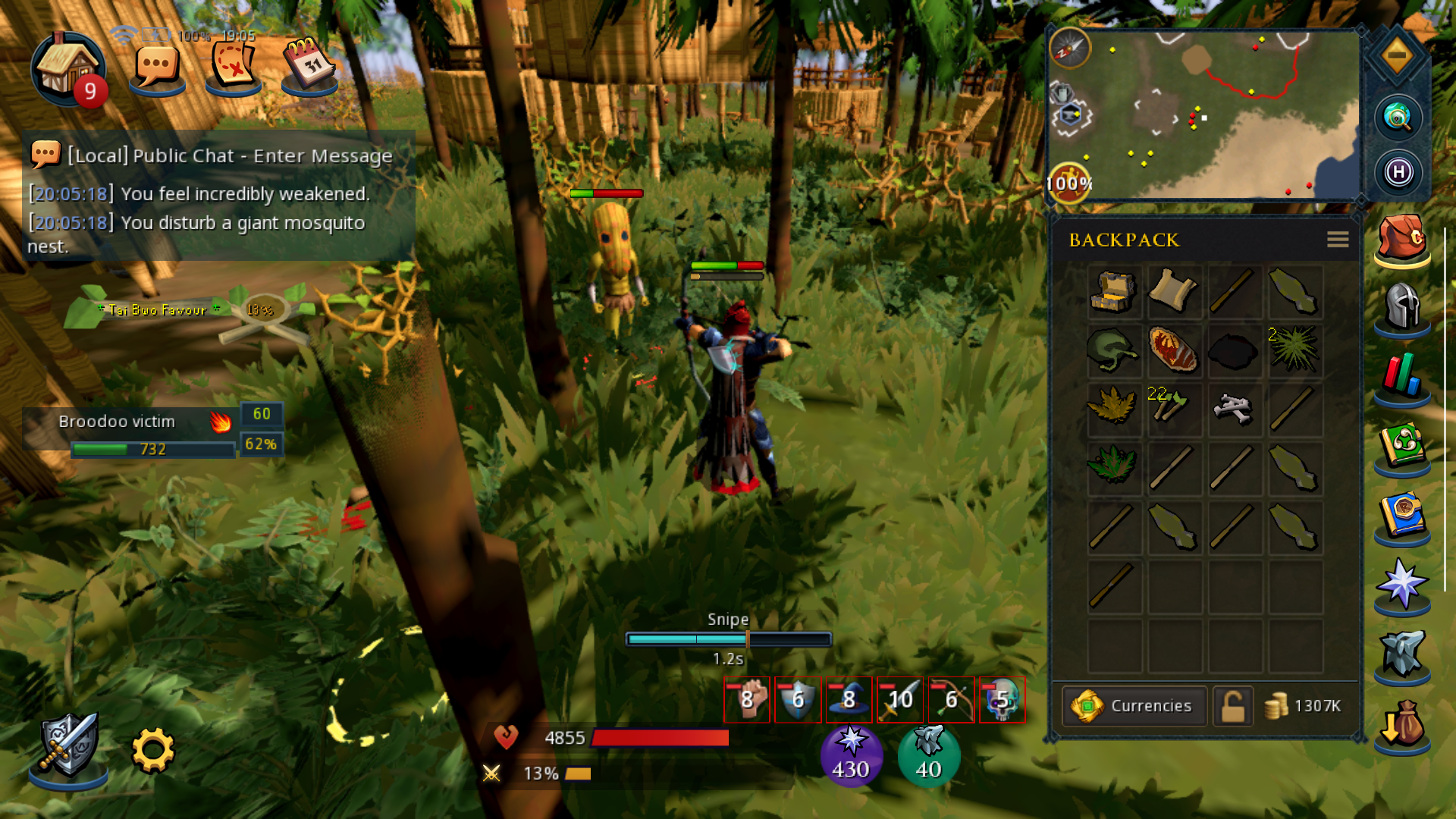1456x819 pixels.
Task: Activate the prayer star 430 orb
Action: coord(851,755)
